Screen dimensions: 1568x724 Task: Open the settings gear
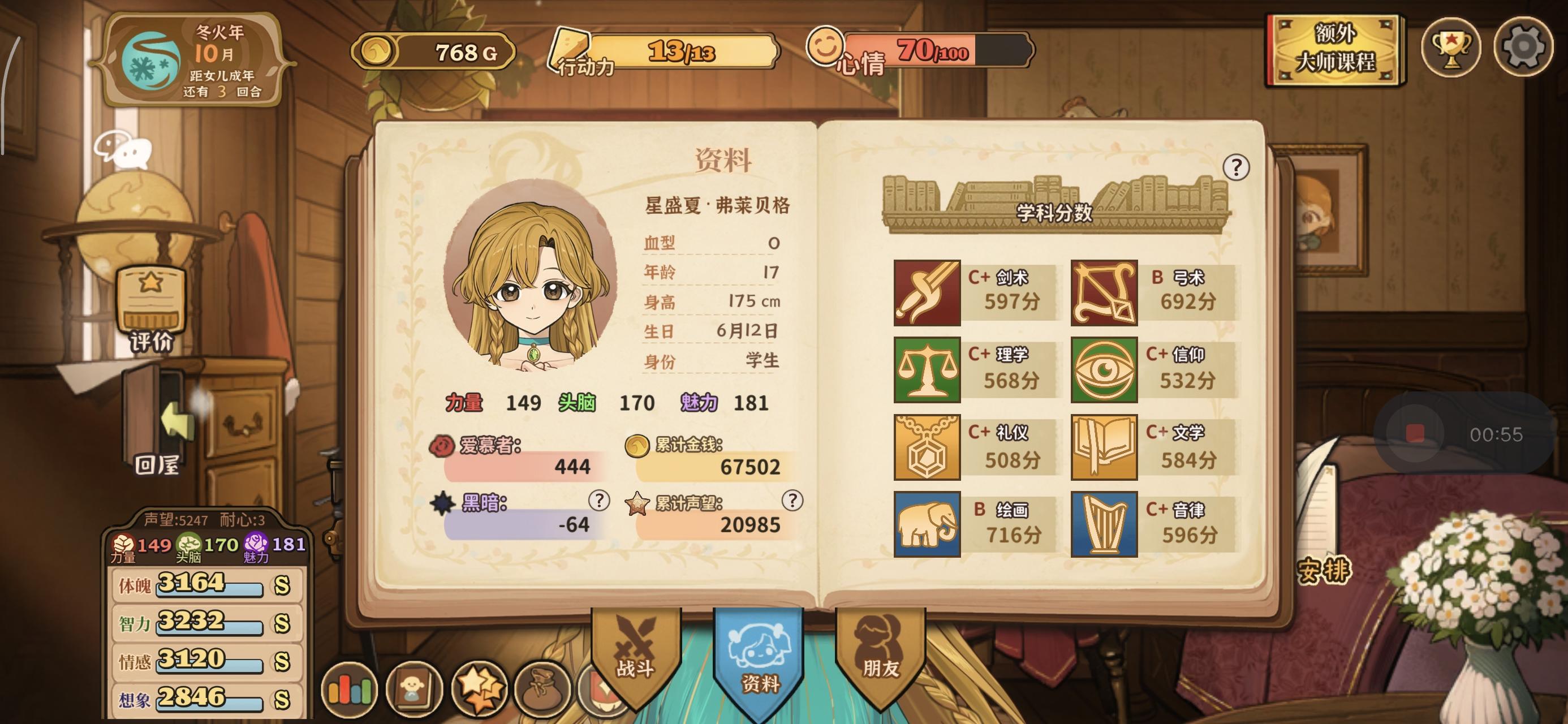point(1527,49)
